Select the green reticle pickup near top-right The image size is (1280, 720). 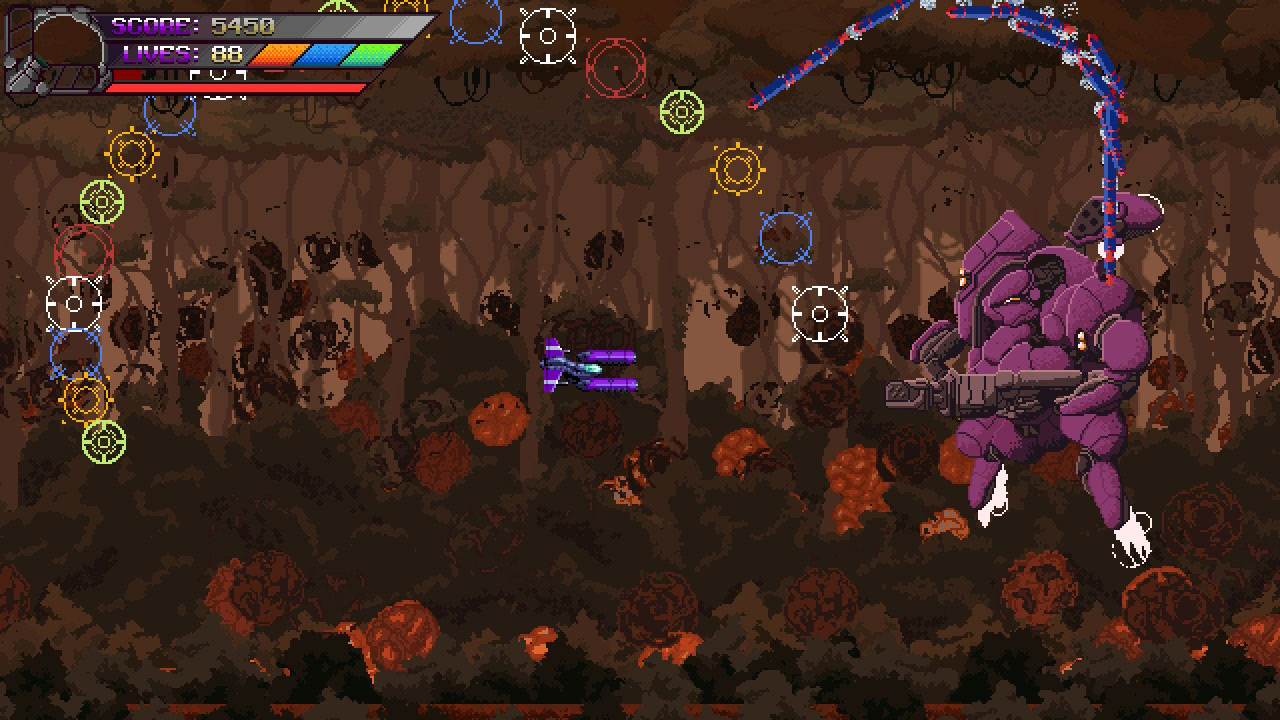point(683,114)
